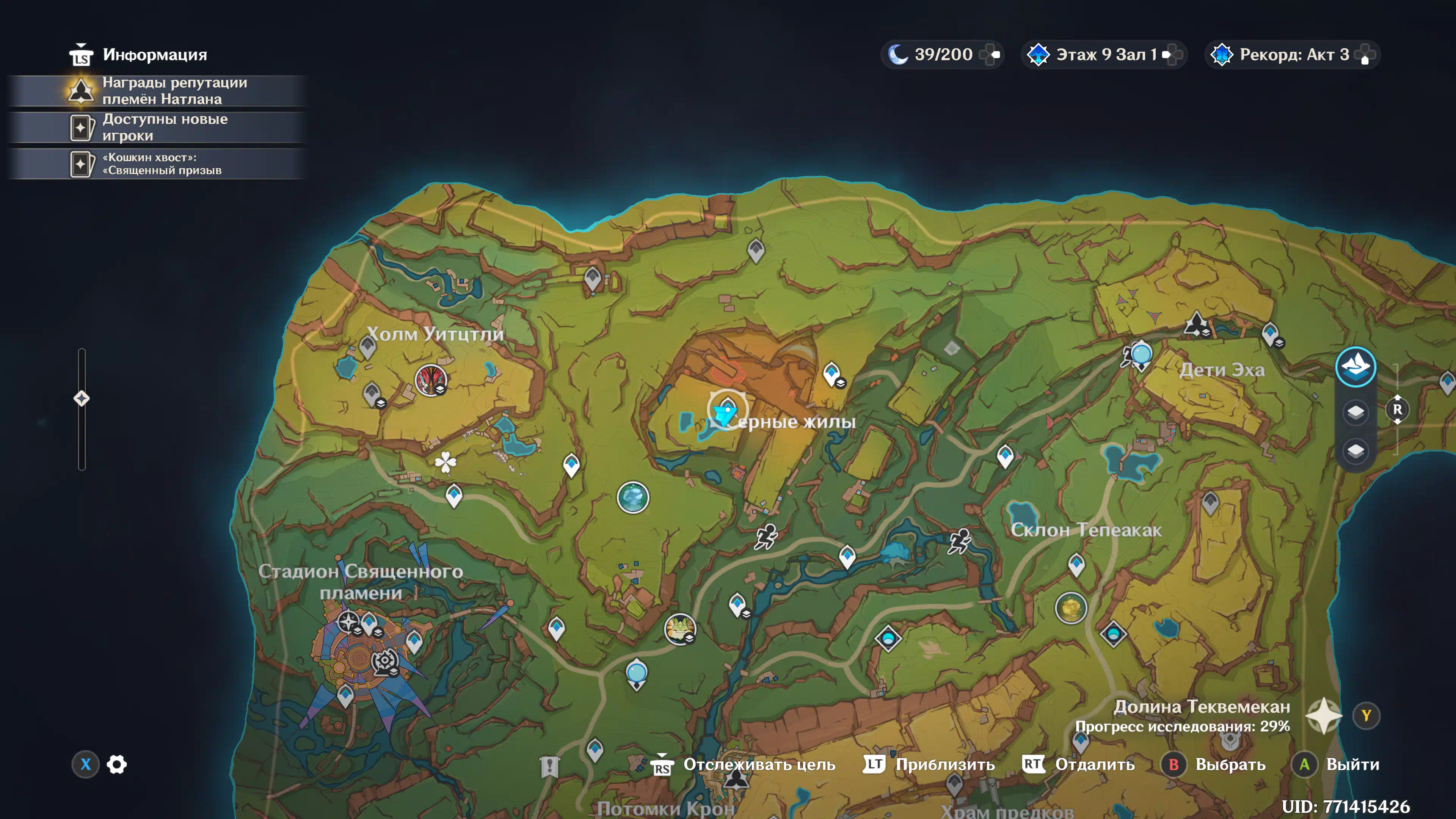Image resolution: width=1456 pixels, height=819 pixels.
Task: Select the golden orb boss marker
Action: click(1070, 608)
